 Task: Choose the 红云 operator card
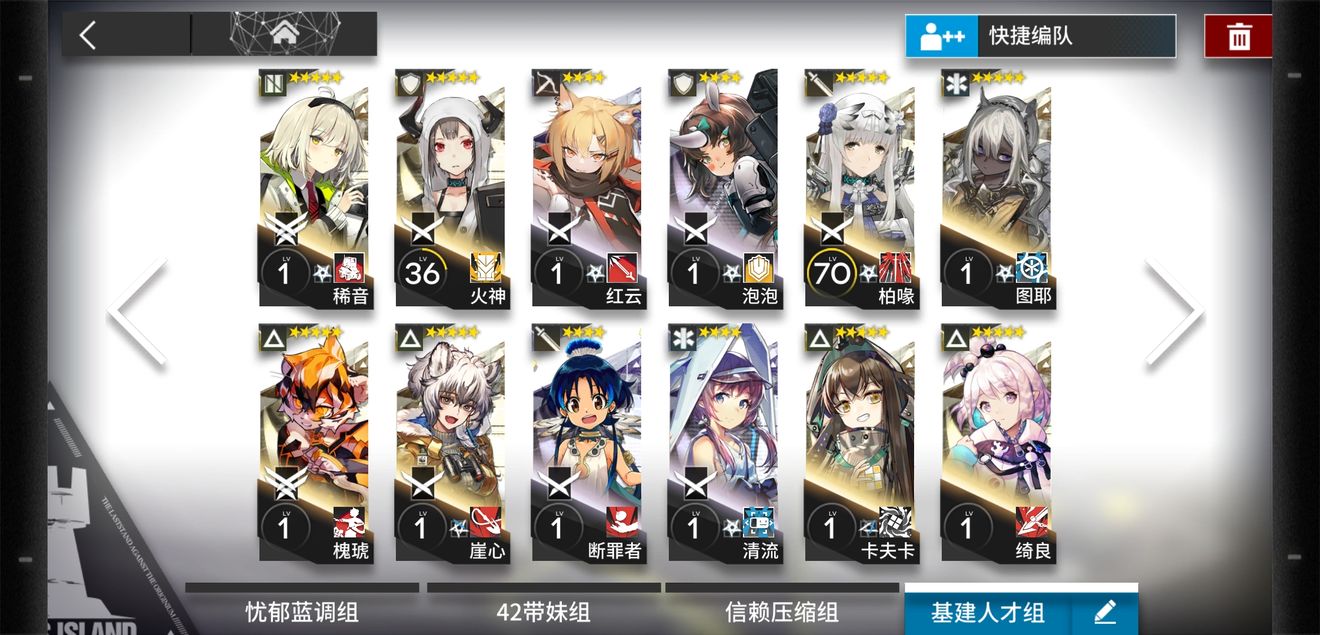pyautogui.click(x=587, y=190)
